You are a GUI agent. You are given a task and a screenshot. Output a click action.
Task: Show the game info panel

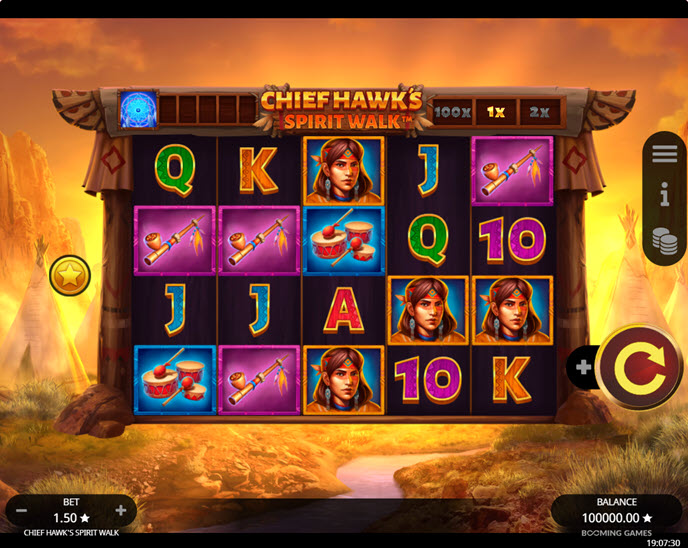tap(665, 197)
